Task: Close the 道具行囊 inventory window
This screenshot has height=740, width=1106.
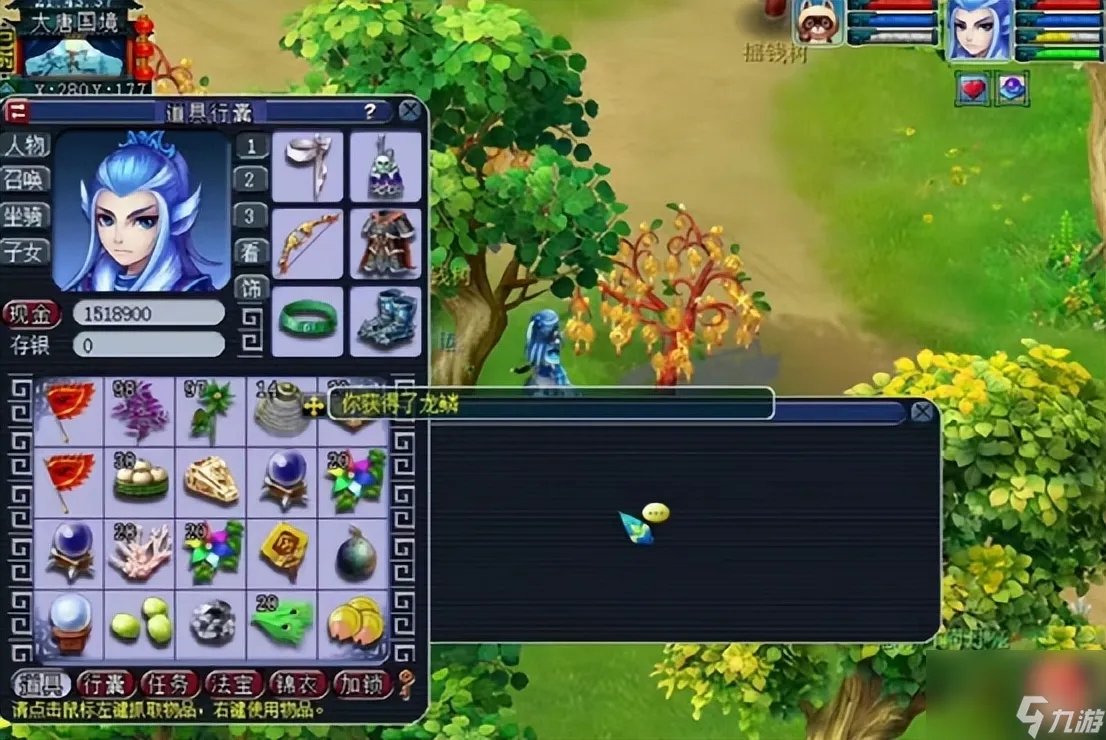Action: [410, 110]
